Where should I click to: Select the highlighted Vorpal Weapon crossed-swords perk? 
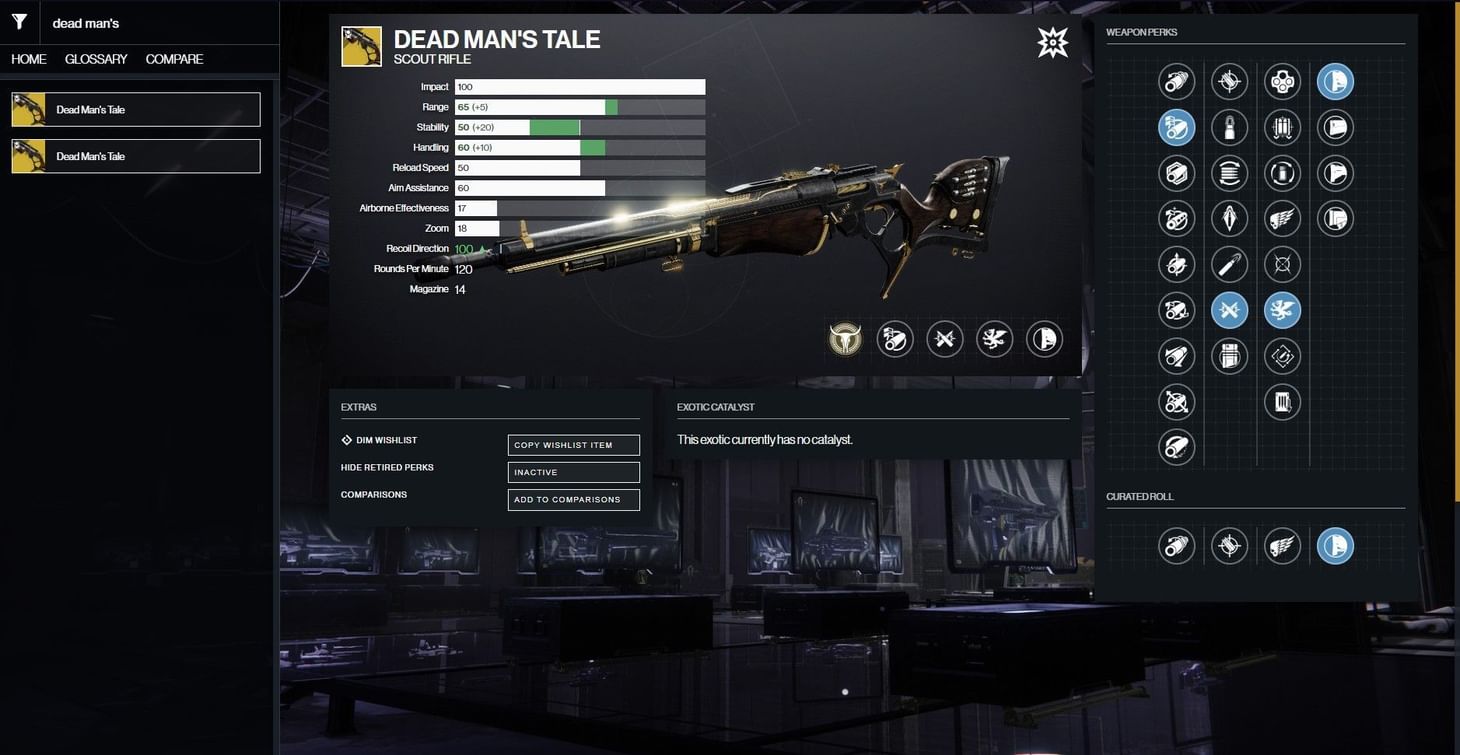point(1229,310)
